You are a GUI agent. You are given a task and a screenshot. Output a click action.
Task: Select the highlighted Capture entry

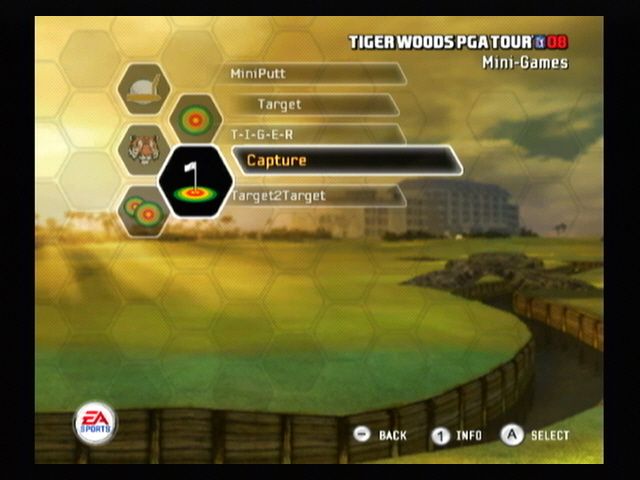pos(346,160)
